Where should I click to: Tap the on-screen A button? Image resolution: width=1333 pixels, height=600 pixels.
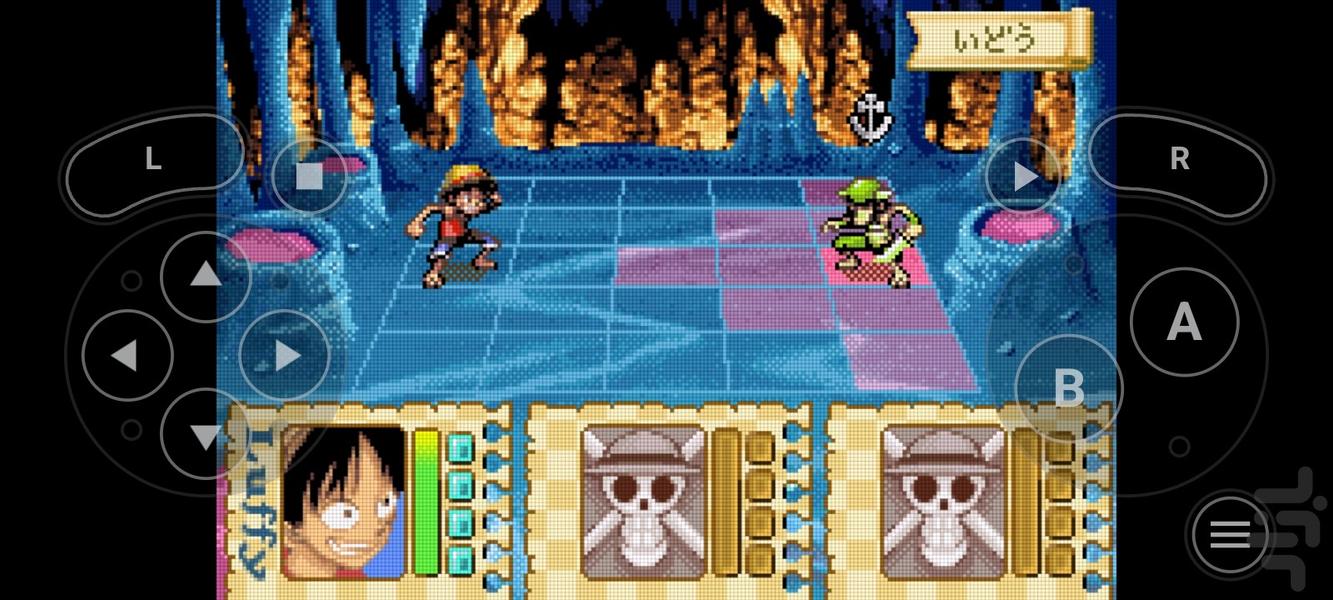tap(1184, 322)
